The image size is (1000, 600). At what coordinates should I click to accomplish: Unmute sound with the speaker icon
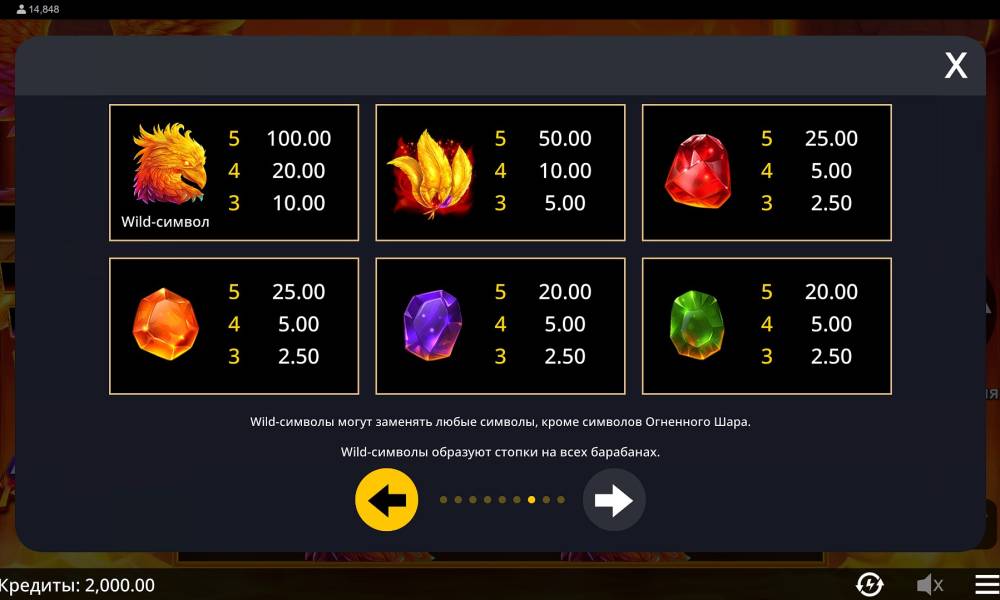tap(930, 584)
